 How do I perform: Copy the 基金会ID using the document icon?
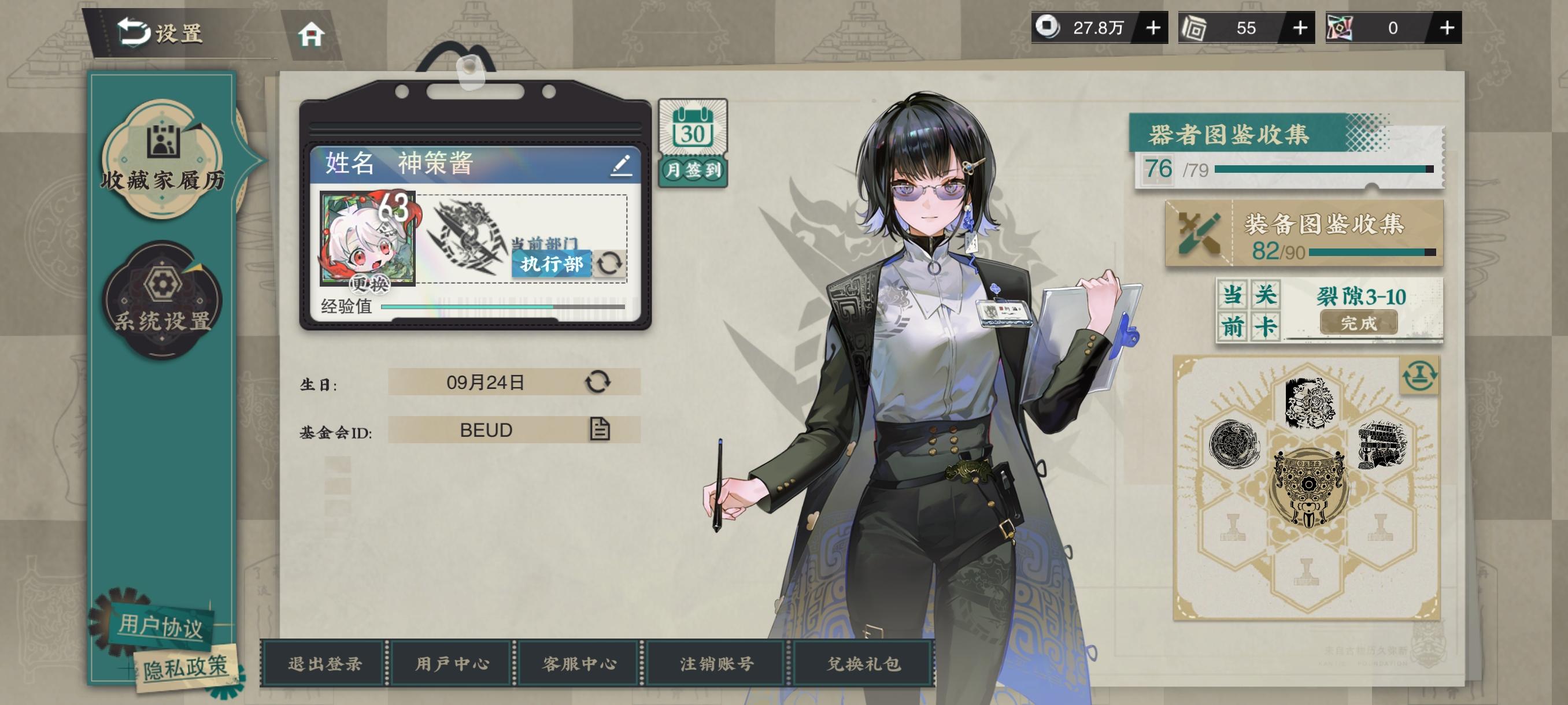[600, 429]
